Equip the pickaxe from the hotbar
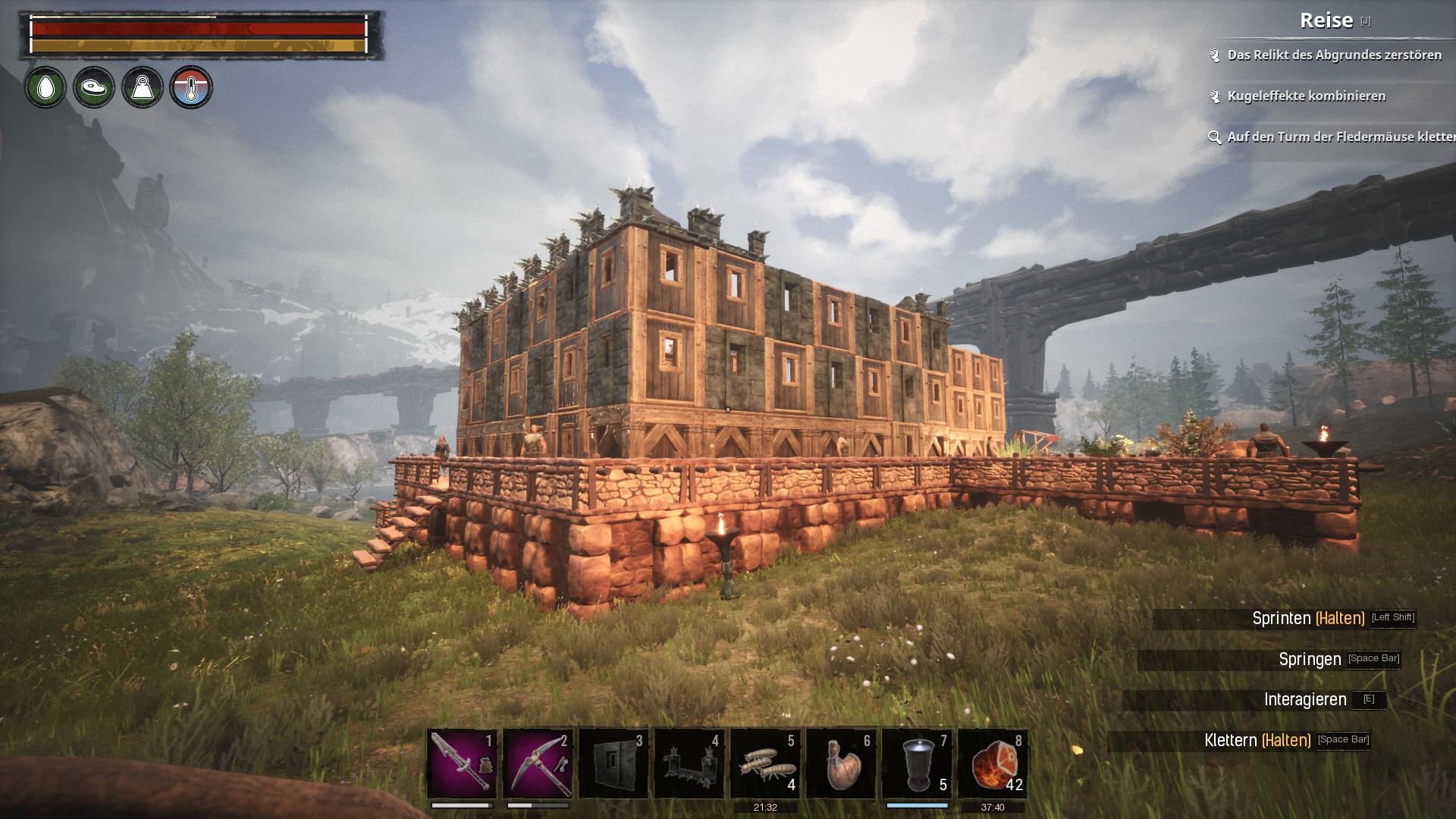Screen dimensions: 1456x819 click(538, 763)
